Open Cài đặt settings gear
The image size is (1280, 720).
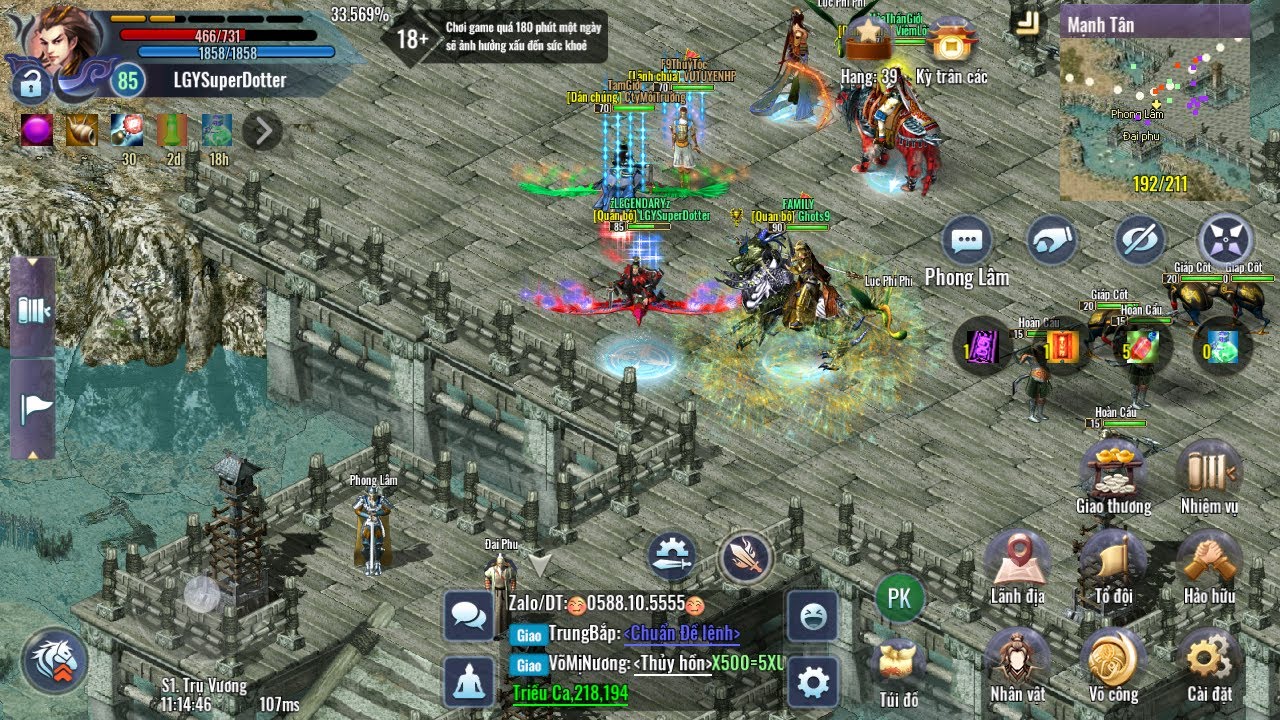[x=1208, y=659]
